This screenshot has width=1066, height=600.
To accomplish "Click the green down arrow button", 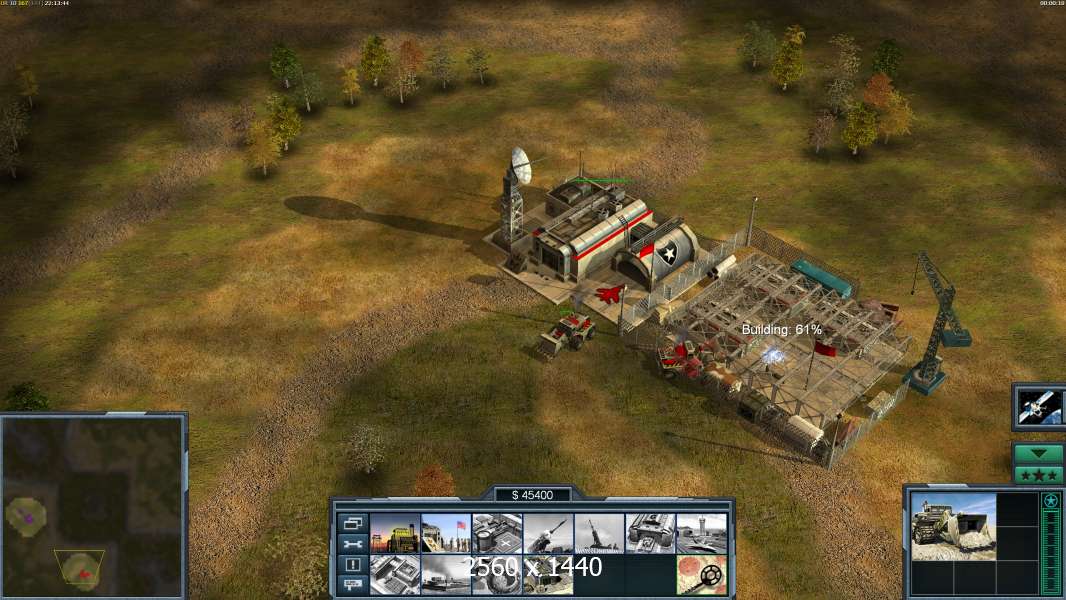I will point(1038,454).
